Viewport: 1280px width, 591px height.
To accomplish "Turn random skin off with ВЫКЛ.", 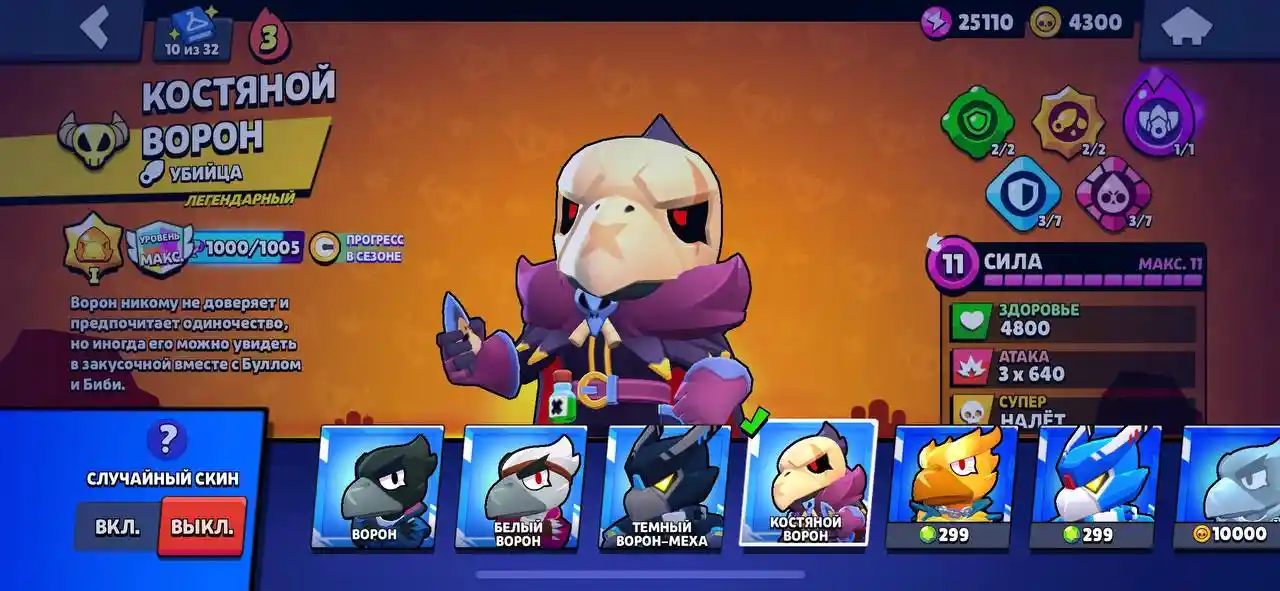I will (202, 527).
